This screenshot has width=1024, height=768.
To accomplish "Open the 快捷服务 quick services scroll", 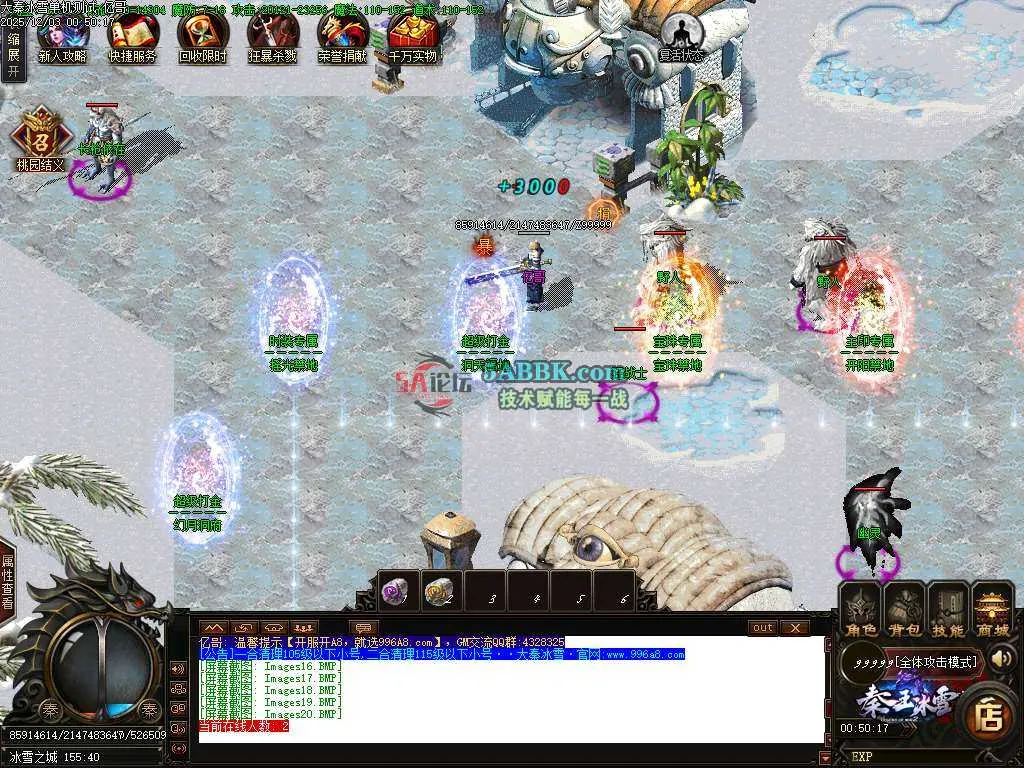I will coord(132,36).
